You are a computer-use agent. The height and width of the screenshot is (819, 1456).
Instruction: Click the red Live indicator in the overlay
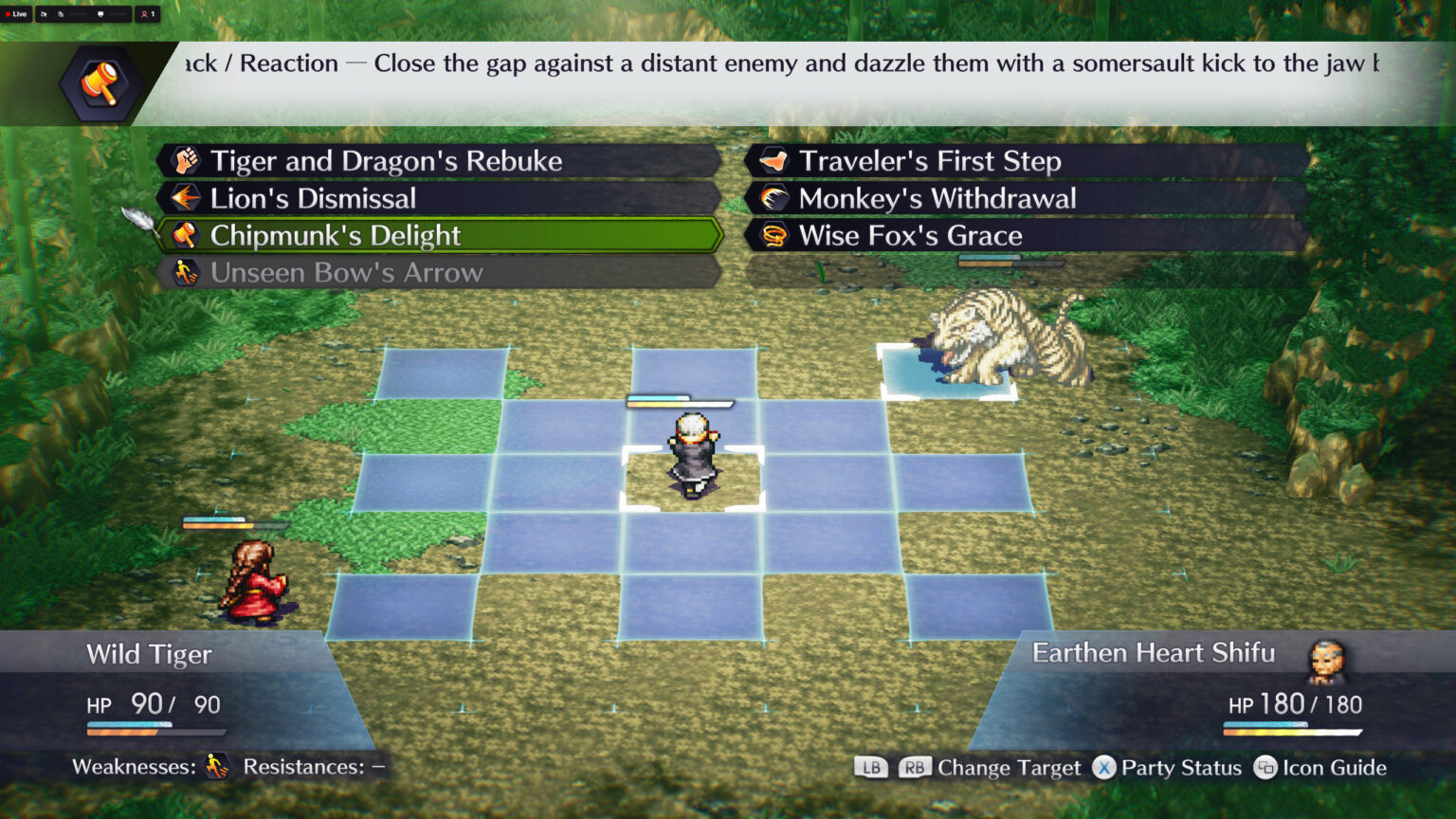coord(16,14)
